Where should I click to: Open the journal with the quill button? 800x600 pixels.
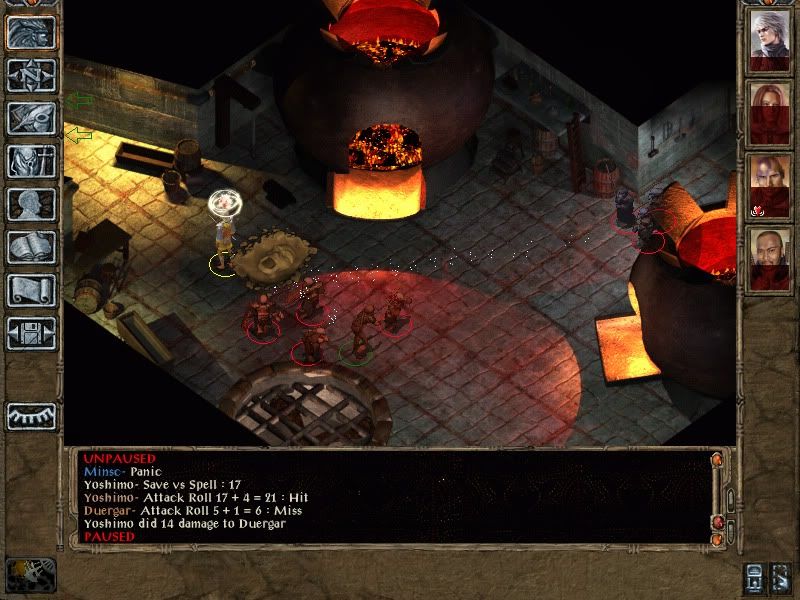point(31,118)
